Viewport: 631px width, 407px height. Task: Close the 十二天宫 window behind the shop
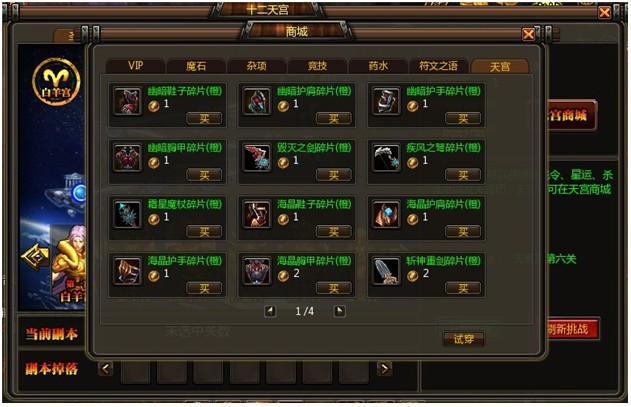tap(605, 13)
